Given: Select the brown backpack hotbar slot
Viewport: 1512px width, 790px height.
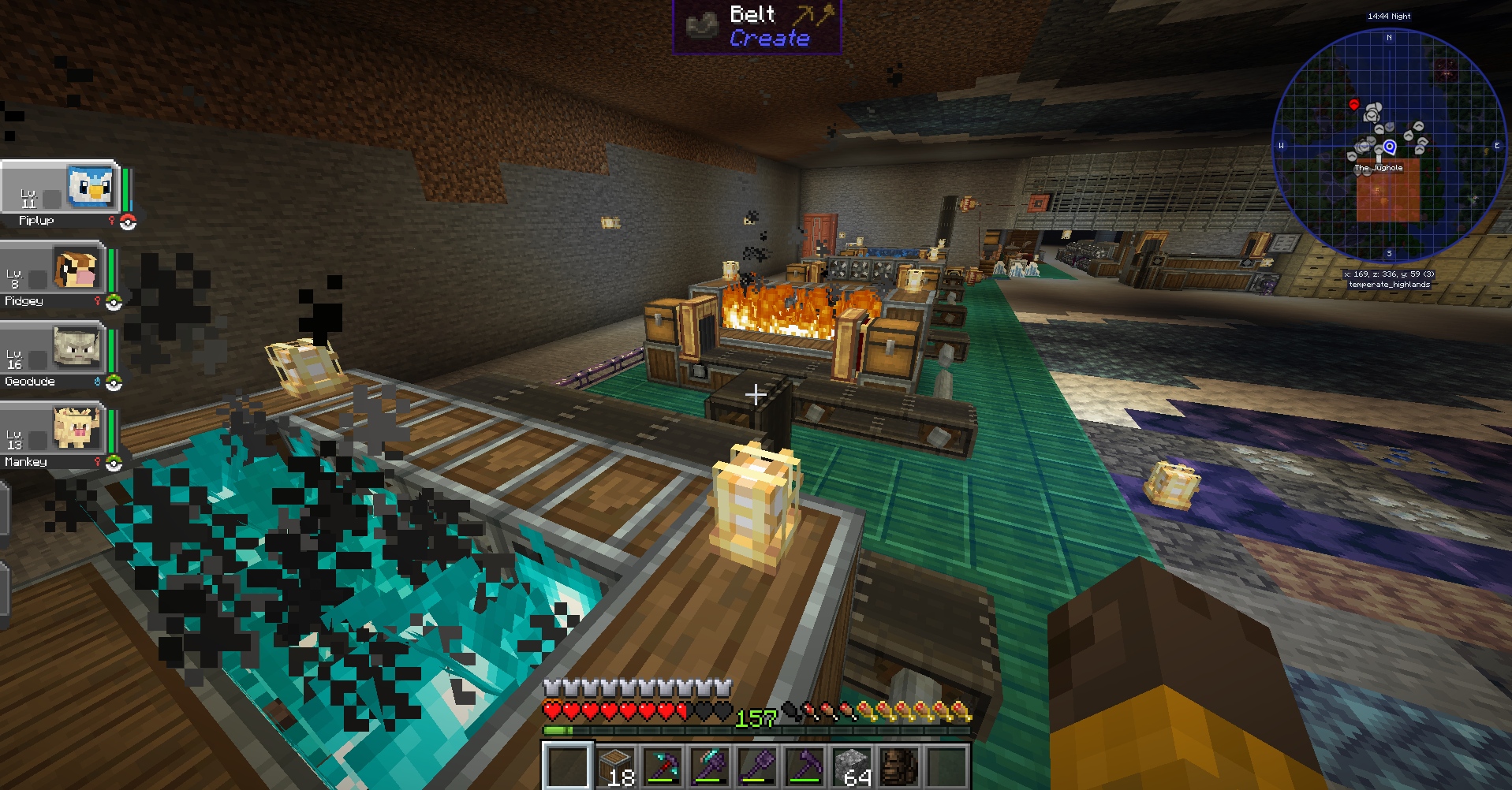Looking at the screenshot, I should tap(899, 766).
